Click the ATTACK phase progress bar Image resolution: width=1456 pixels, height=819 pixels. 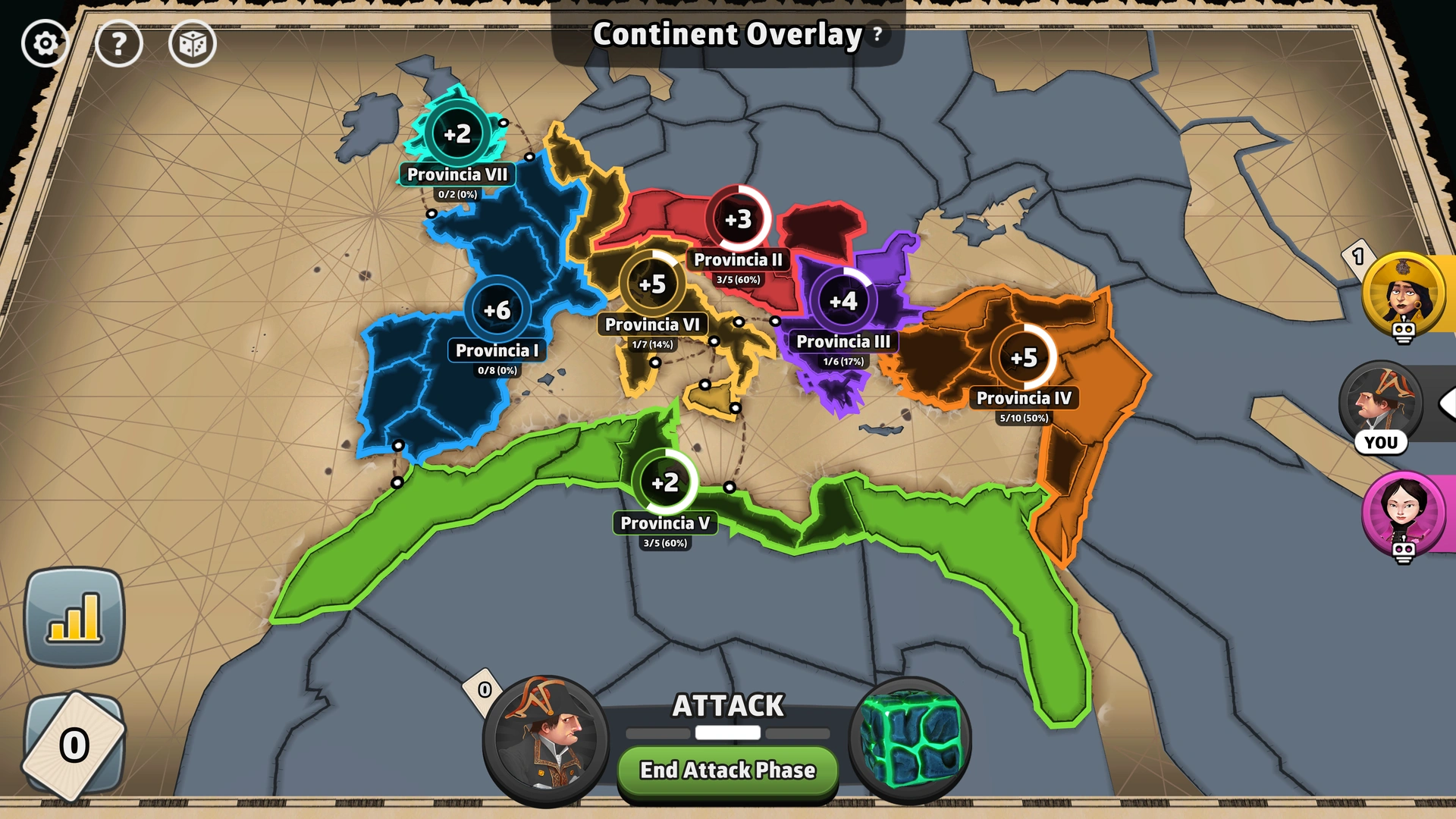tap(726, 733)
